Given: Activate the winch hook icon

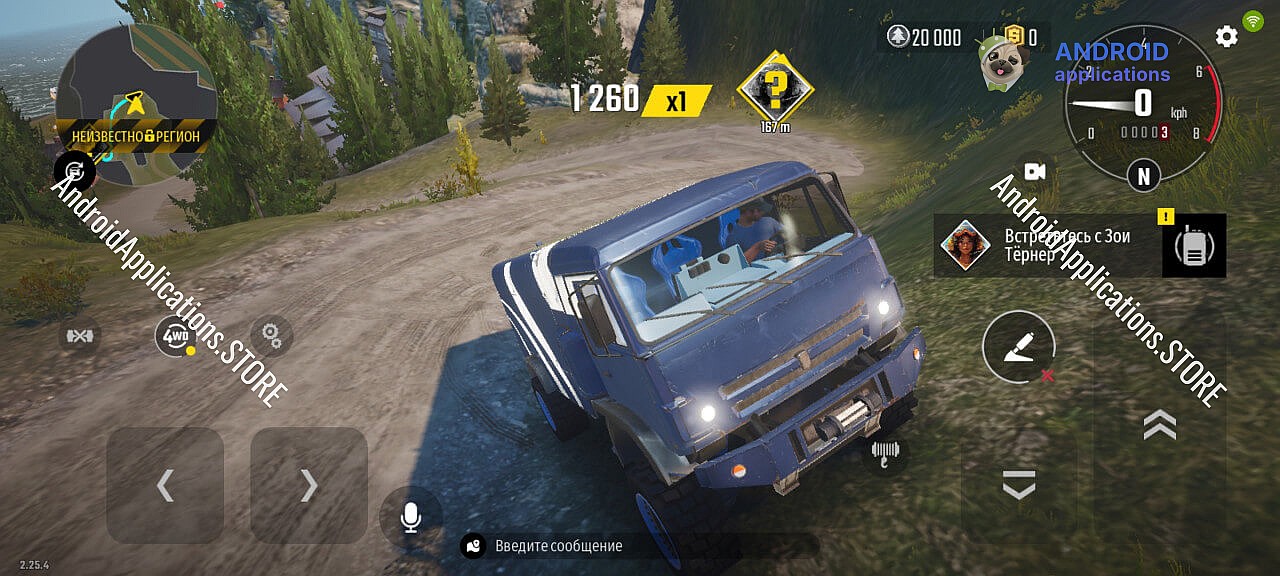Looking at the screenshot, I should click(x=886, y=453).
